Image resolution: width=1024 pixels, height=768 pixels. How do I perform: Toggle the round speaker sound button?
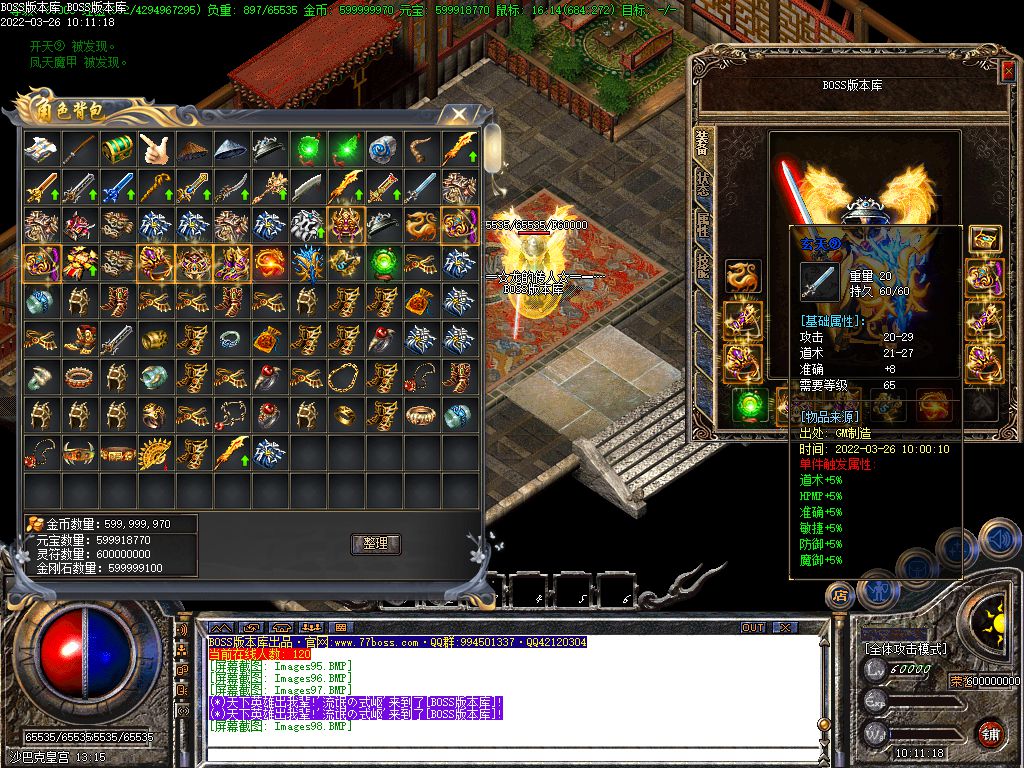pyautogui.click(x=998, y=539)
